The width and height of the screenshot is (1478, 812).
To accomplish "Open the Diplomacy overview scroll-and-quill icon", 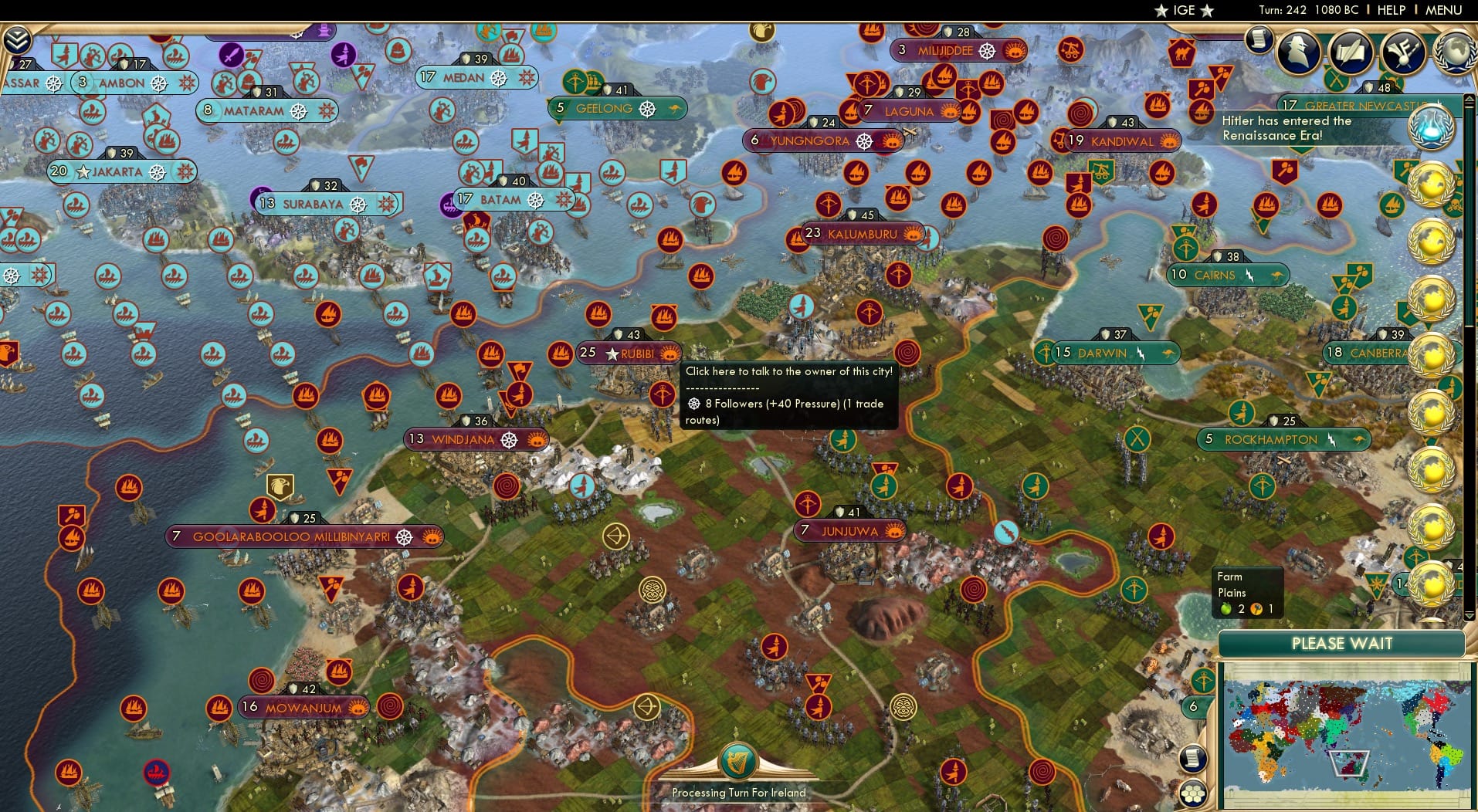I will [x=1351, y=52].
